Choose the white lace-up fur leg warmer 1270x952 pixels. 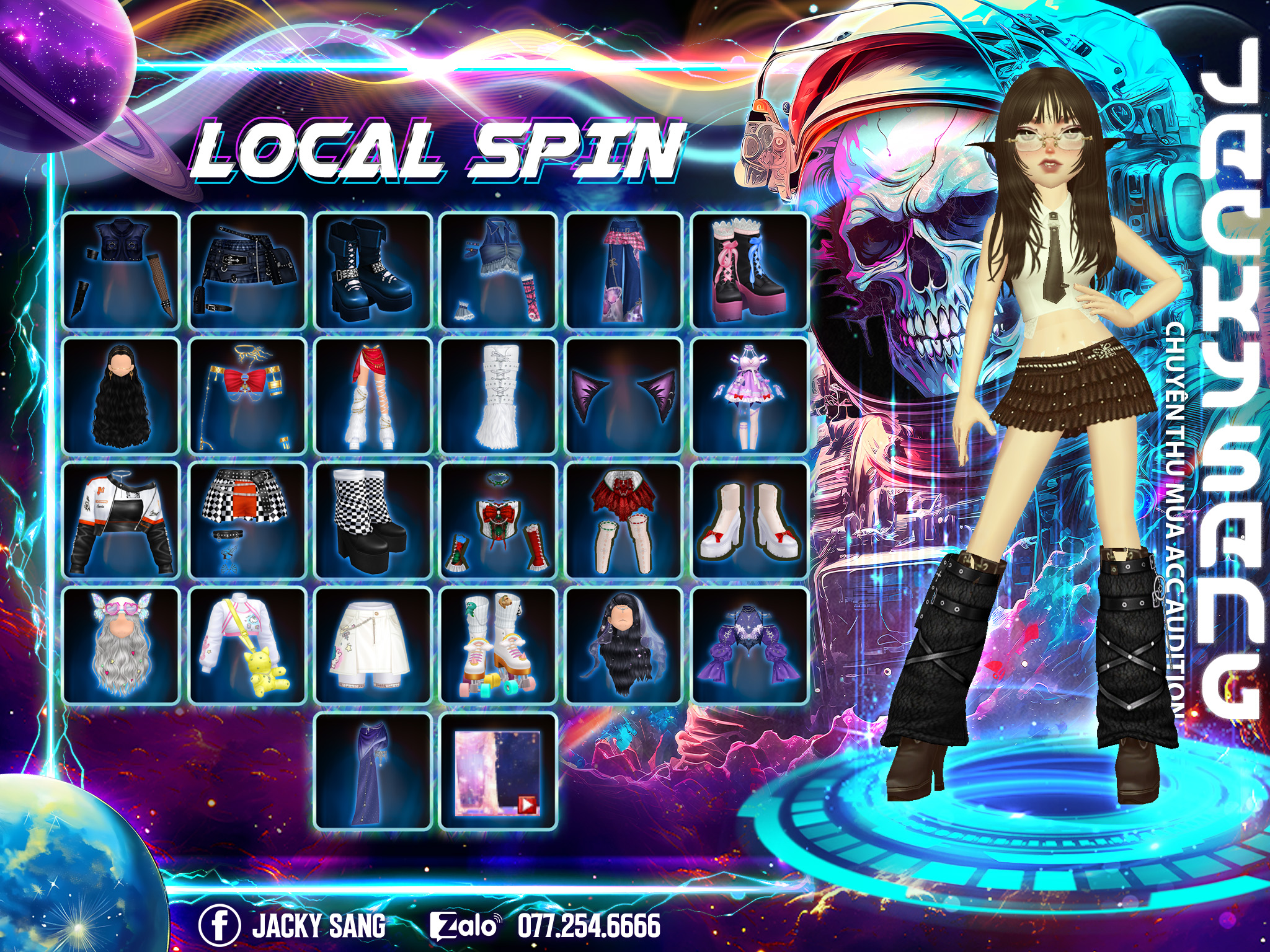coord(498,396)
